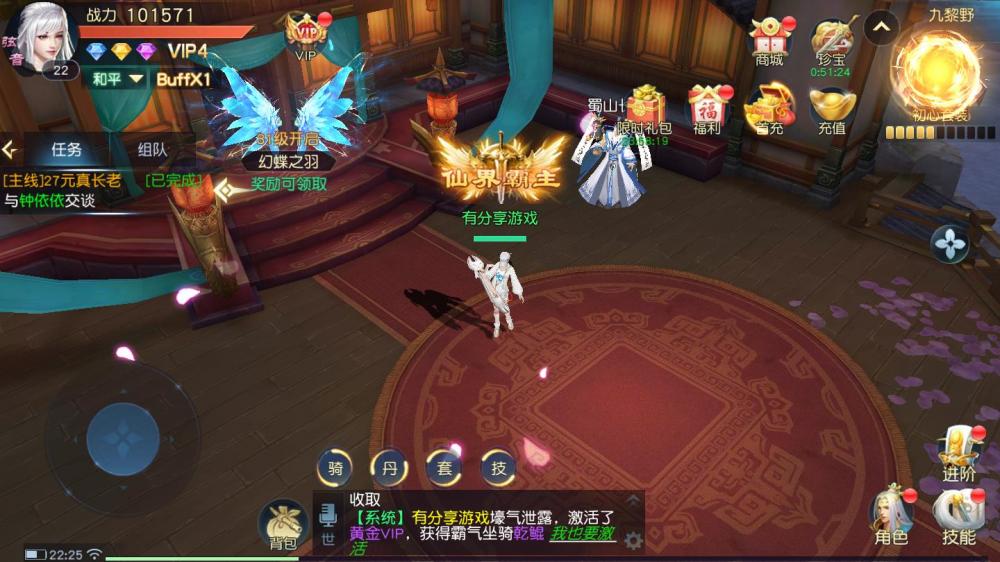1000x562 pixels.
Task: Switch to the 任务 quest tab
Action: point(66,150)
